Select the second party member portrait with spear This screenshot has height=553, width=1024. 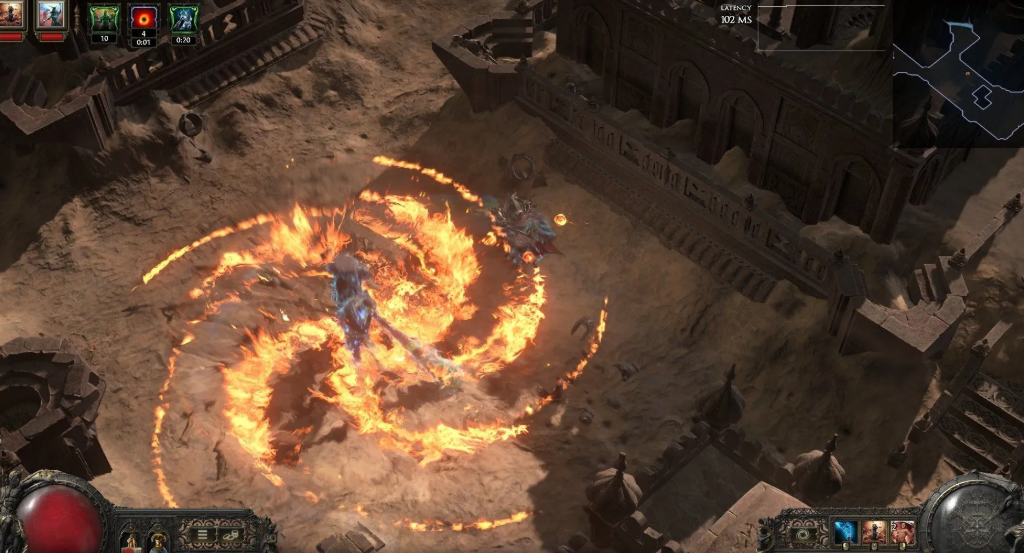[x=50, y=15]
